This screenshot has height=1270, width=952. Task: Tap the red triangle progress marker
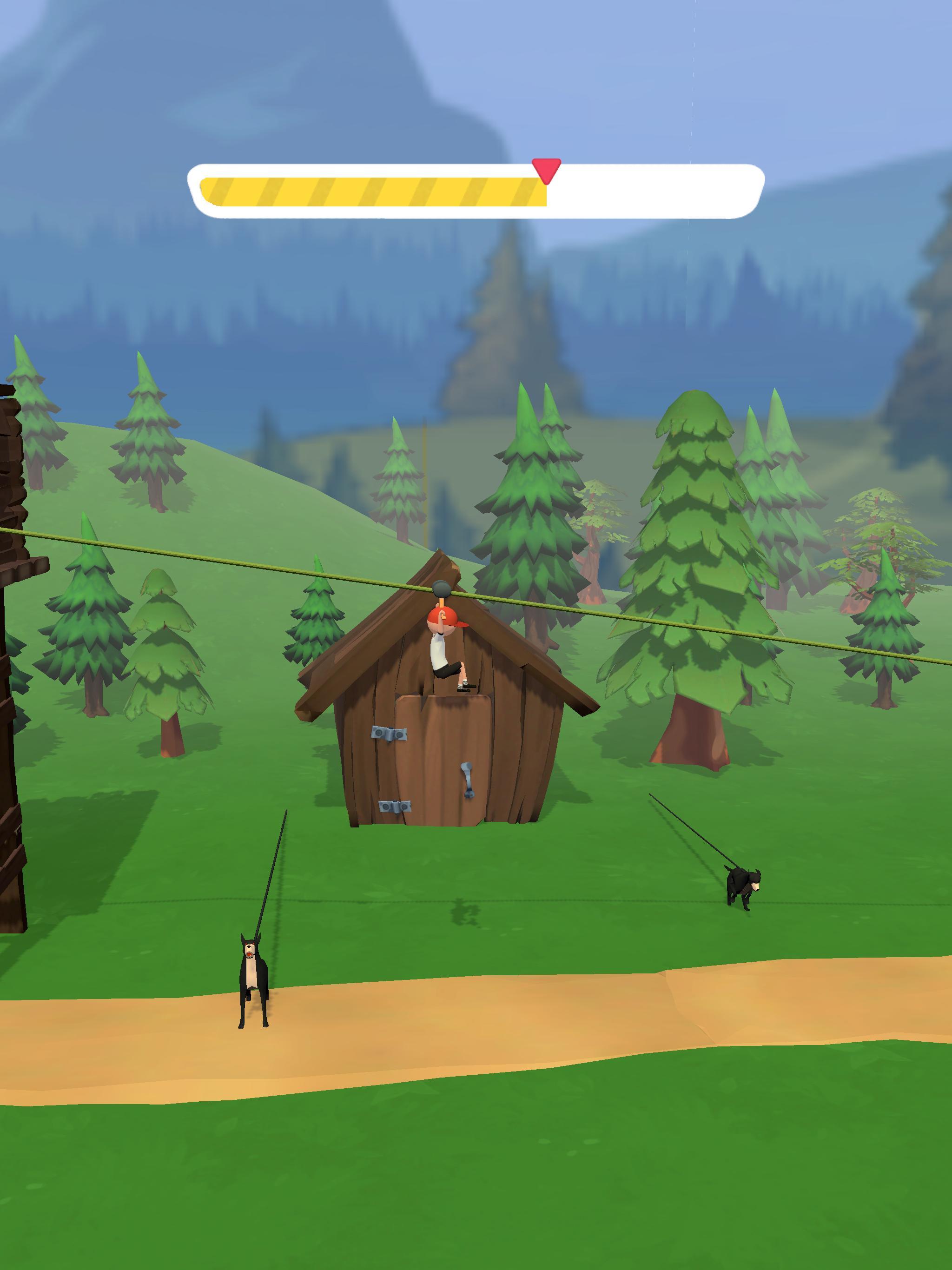click(545, 169)
